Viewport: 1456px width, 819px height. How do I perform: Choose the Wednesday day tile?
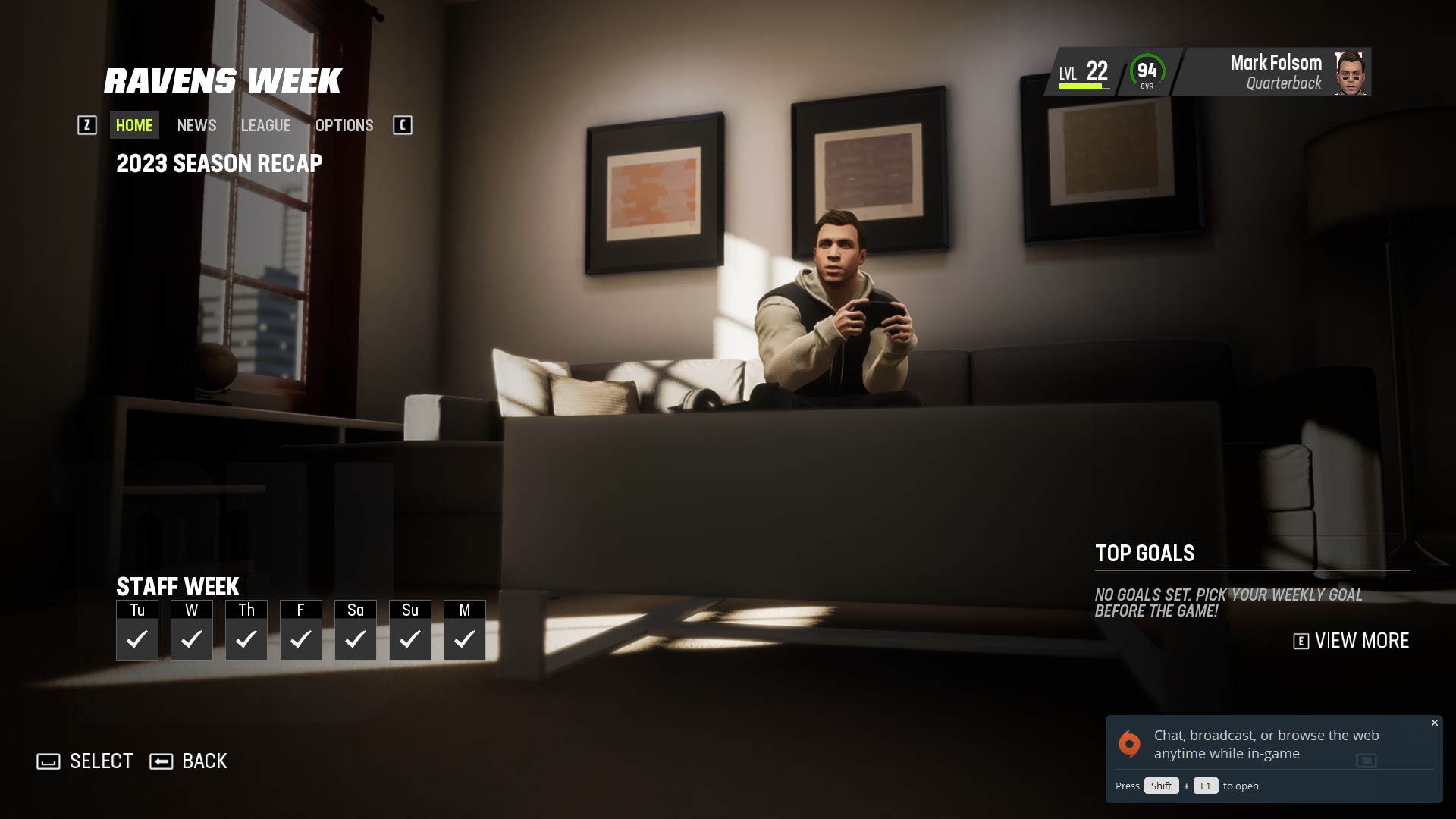pos(192,630)
